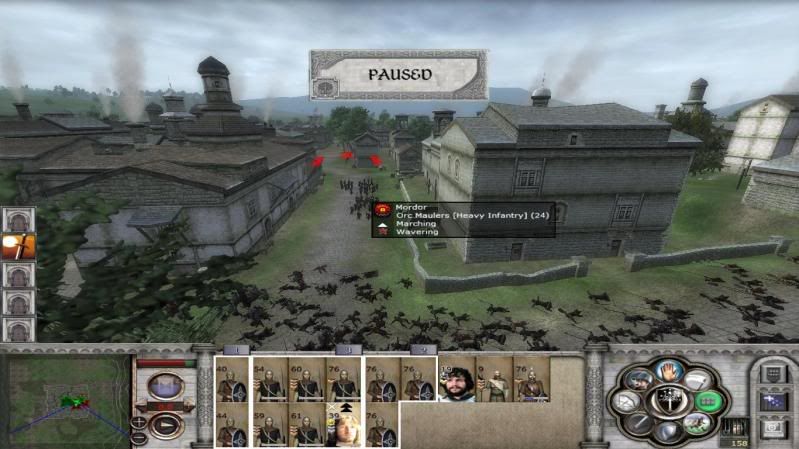Switch to unit group tab 1
The image size is (799, 449).
235,350
